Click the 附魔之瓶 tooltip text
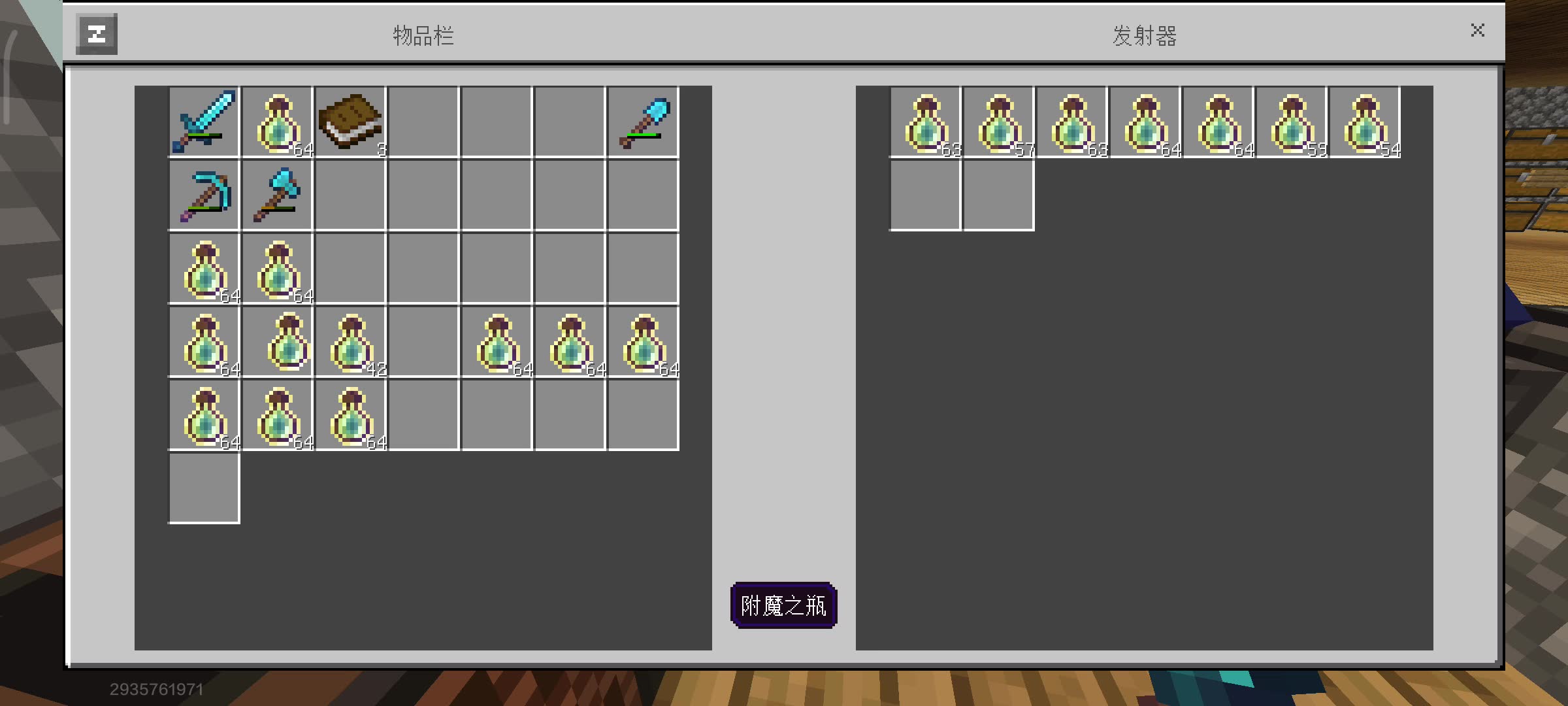Screen dimensions: 1568x706 tap(784, 606)
